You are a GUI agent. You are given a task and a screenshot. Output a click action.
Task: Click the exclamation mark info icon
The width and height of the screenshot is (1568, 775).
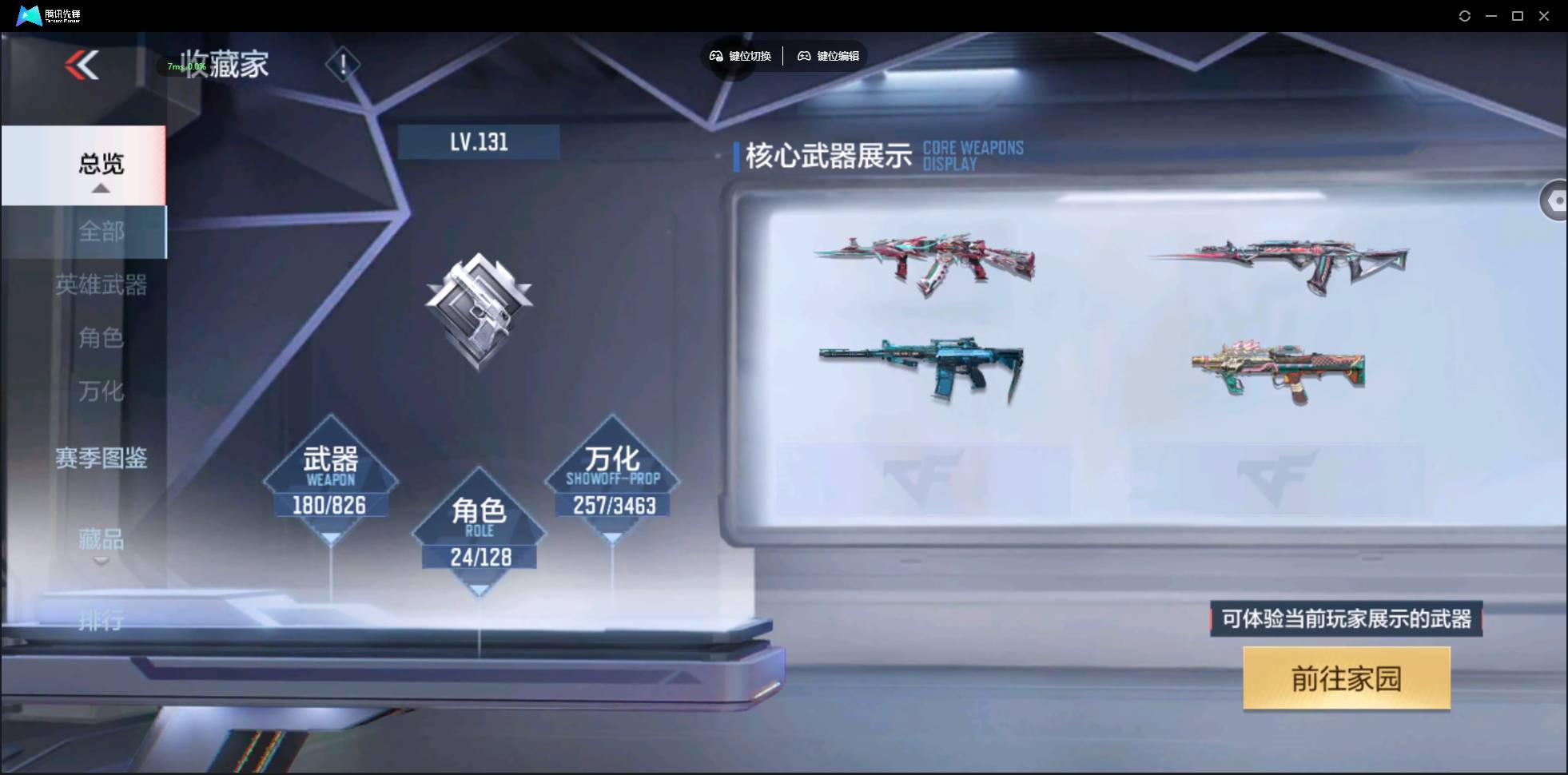343,64
